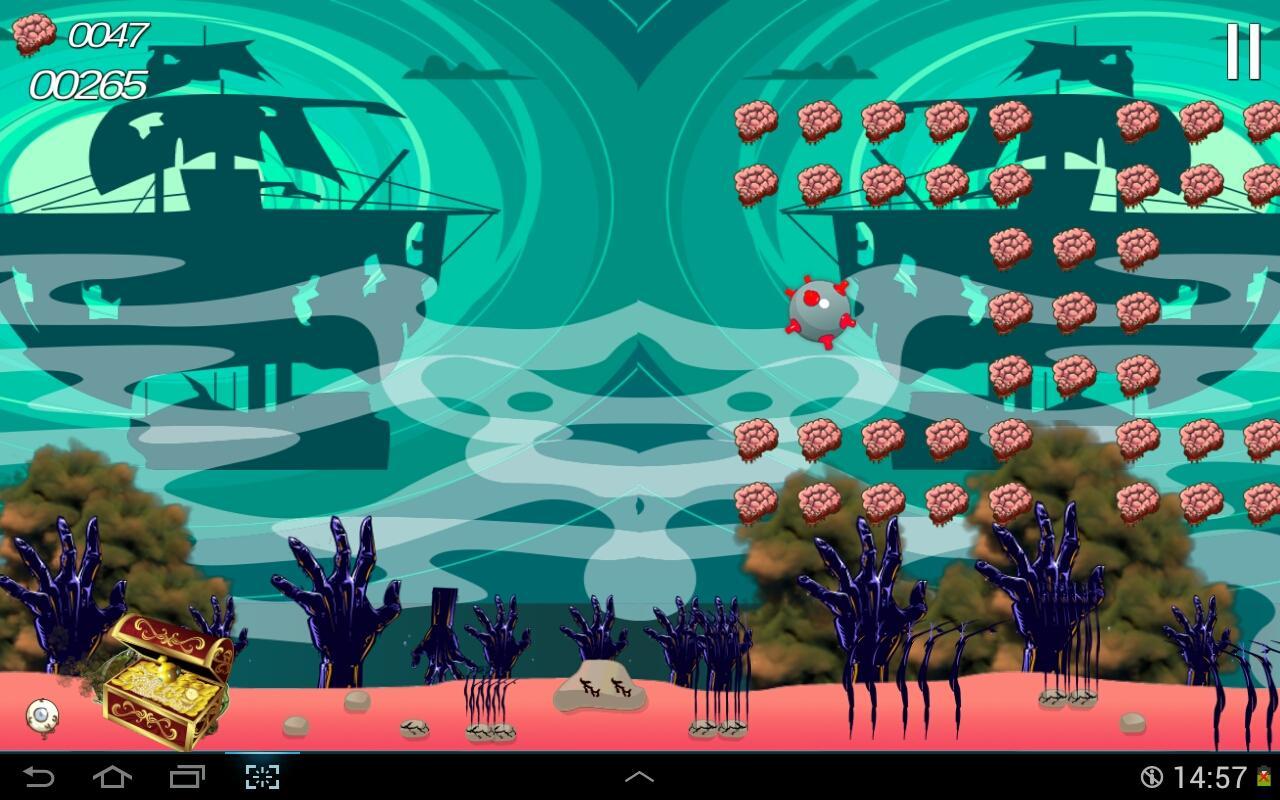The width and height of the screenshot is (1280, 800).
Task: Open the recent apps switcher
Action: (187, 777)
